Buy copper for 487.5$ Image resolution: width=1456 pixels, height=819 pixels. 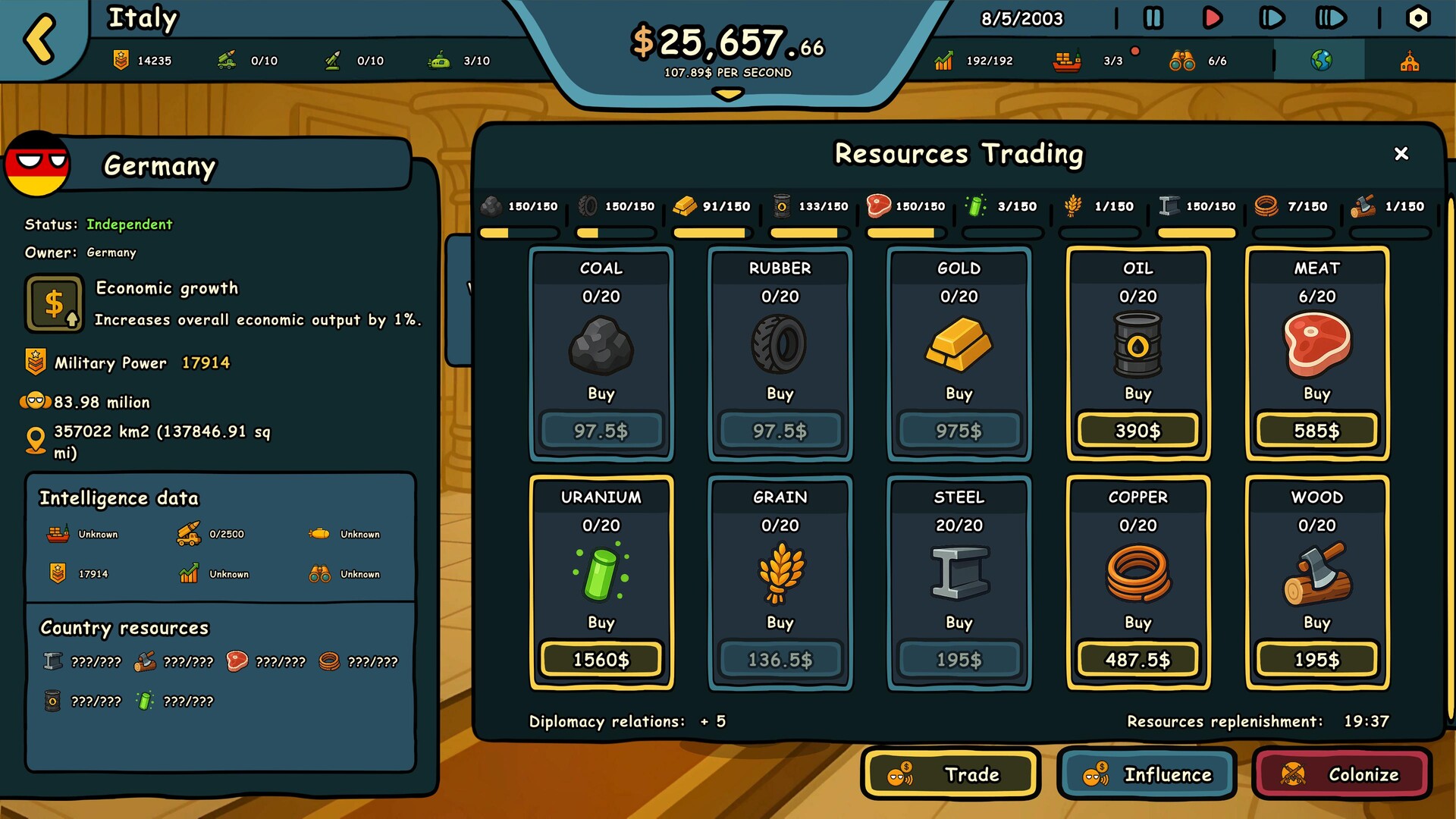[1137, 660]
